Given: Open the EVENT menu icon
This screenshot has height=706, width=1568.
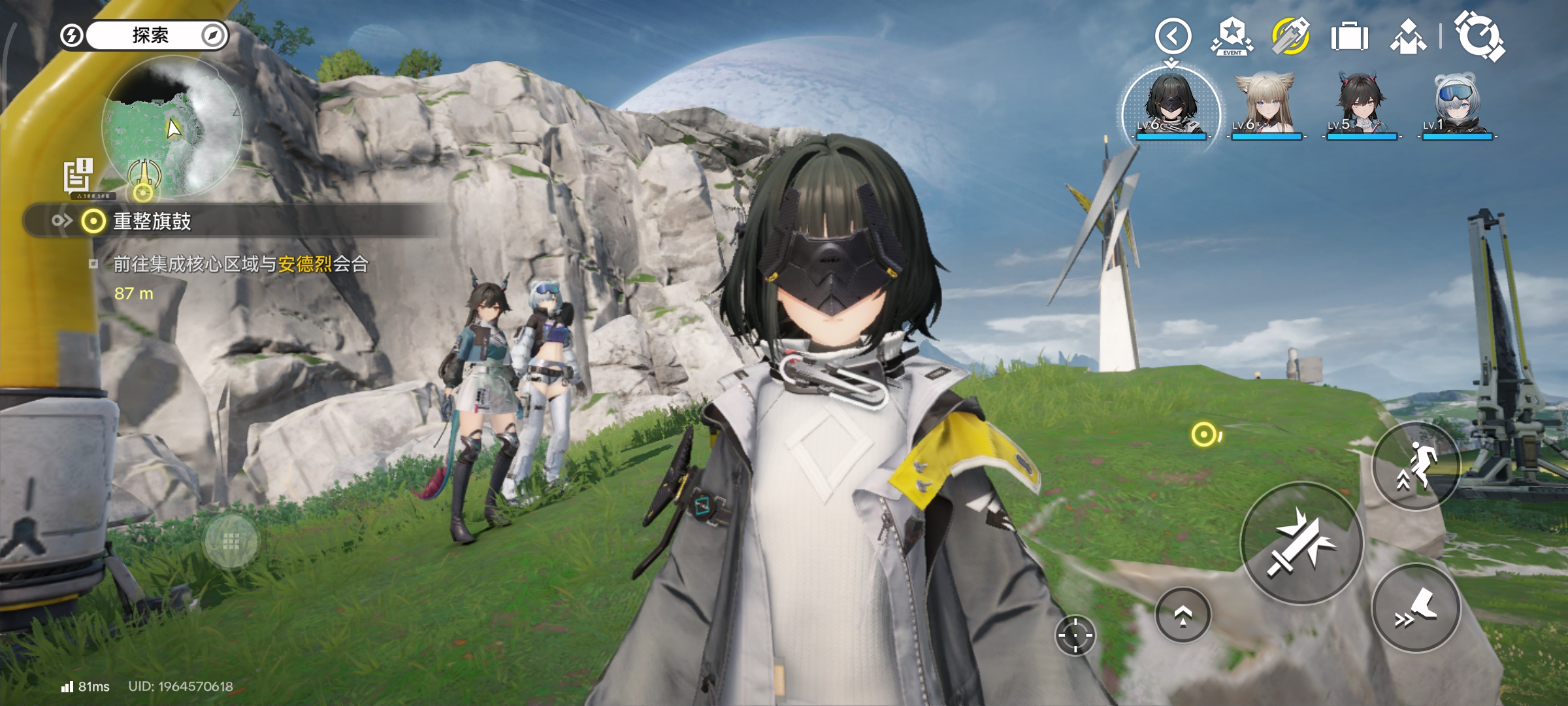Looking at the screenshot, I should (1232, 37).
